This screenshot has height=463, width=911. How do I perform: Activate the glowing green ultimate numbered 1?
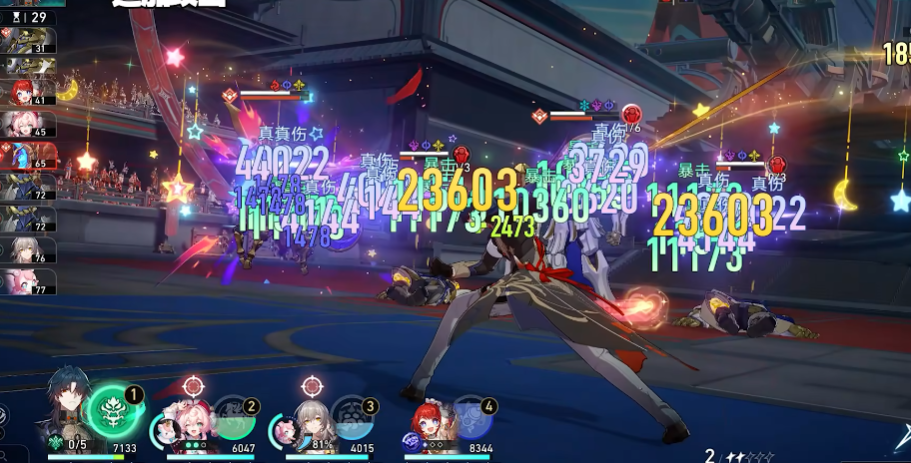point(112,412)
